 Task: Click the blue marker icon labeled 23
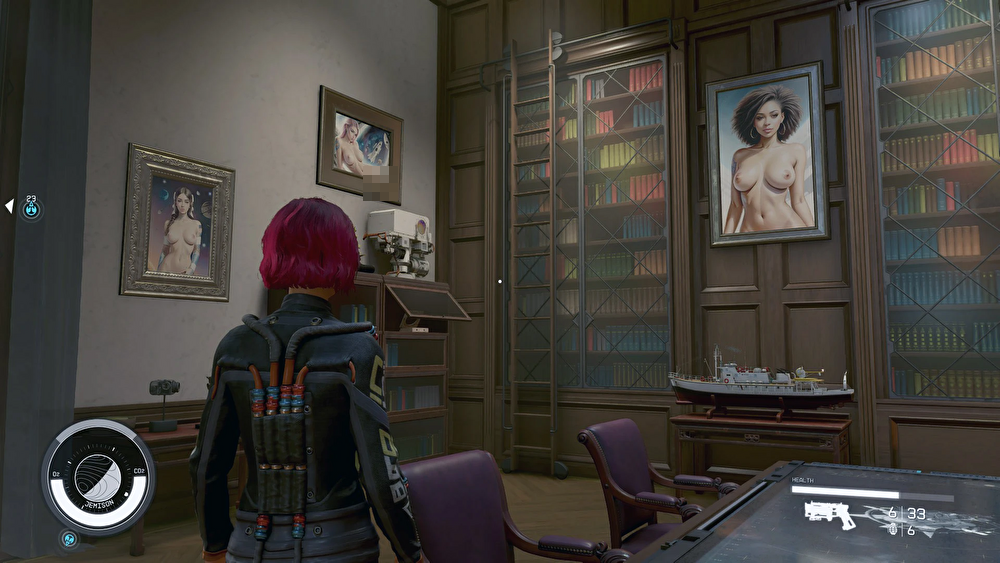pos(32,209)
